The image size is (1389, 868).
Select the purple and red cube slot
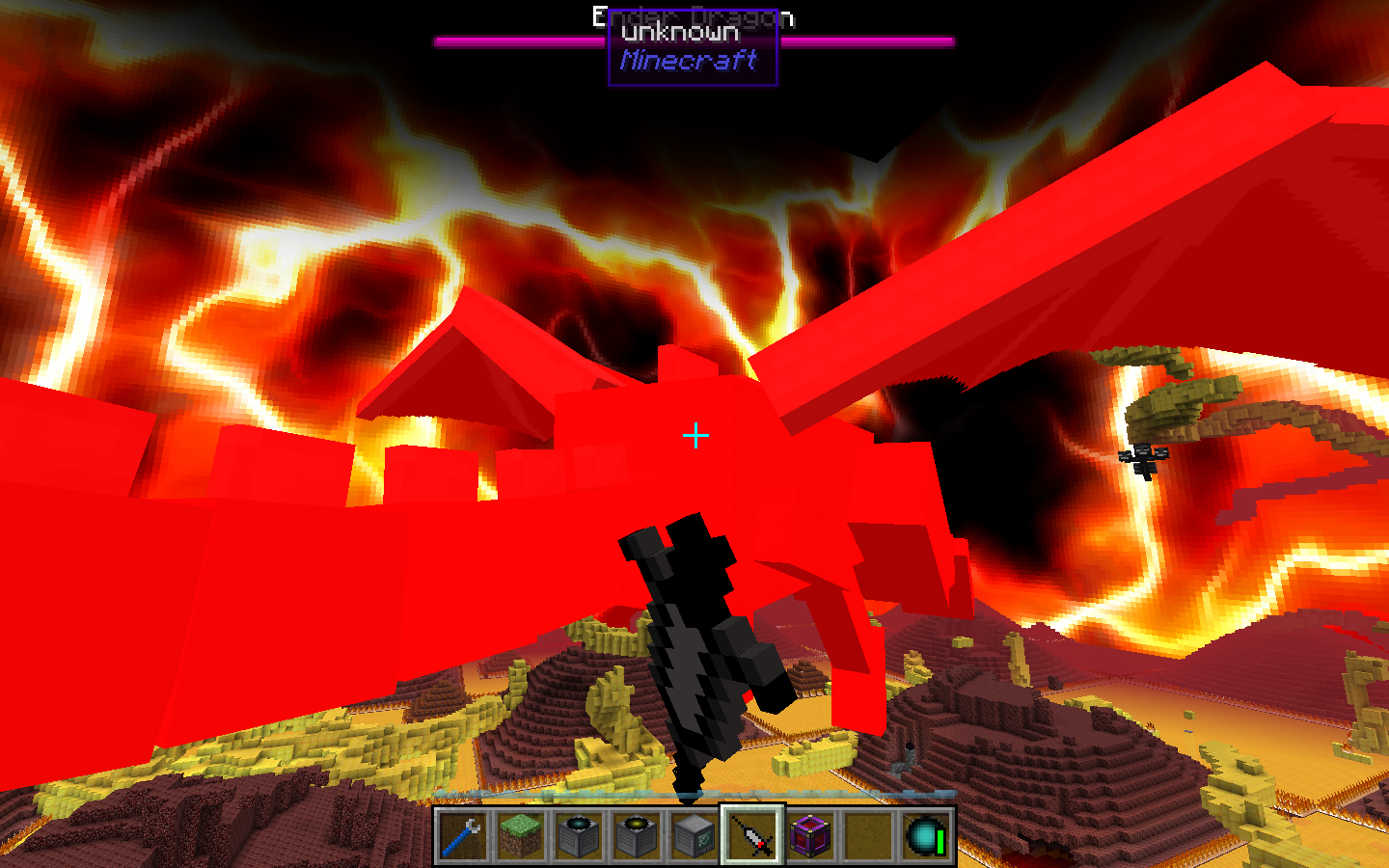pyautogui.click(x=810, y=835)
